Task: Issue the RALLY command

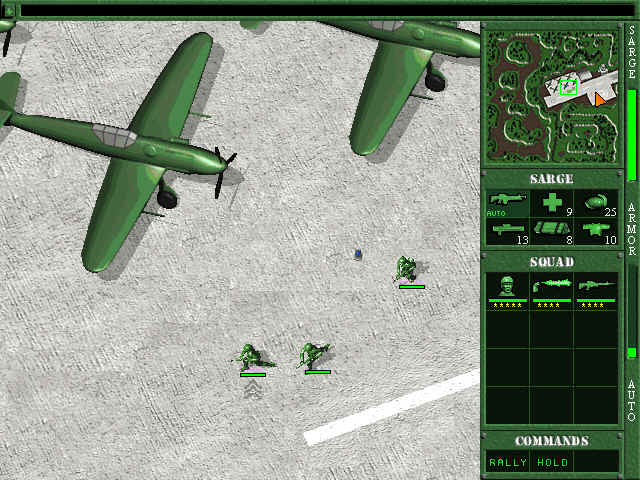Action: (x=508, y=462)
